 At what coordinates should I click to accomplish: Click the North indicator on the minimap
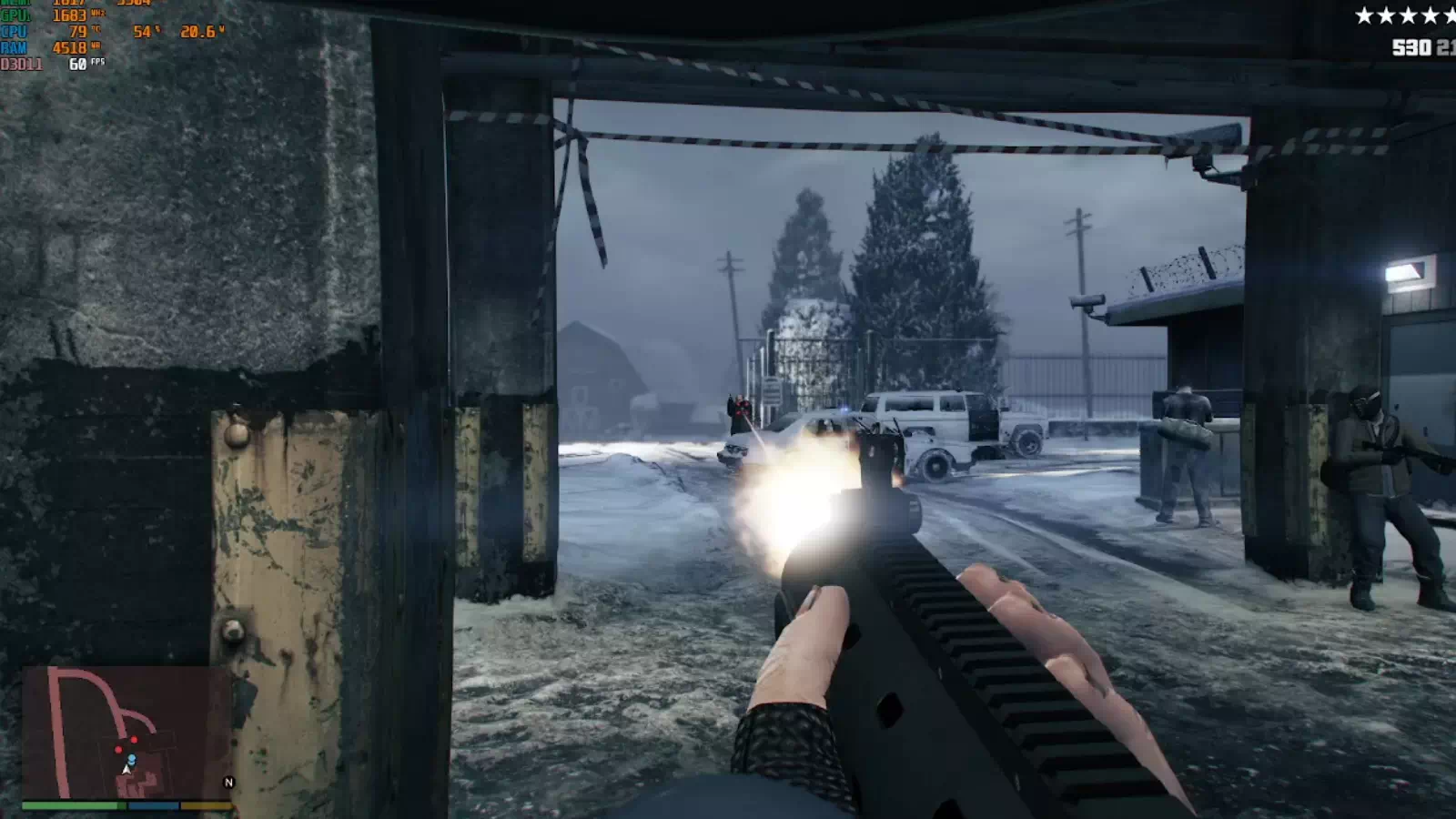(228, 782)
